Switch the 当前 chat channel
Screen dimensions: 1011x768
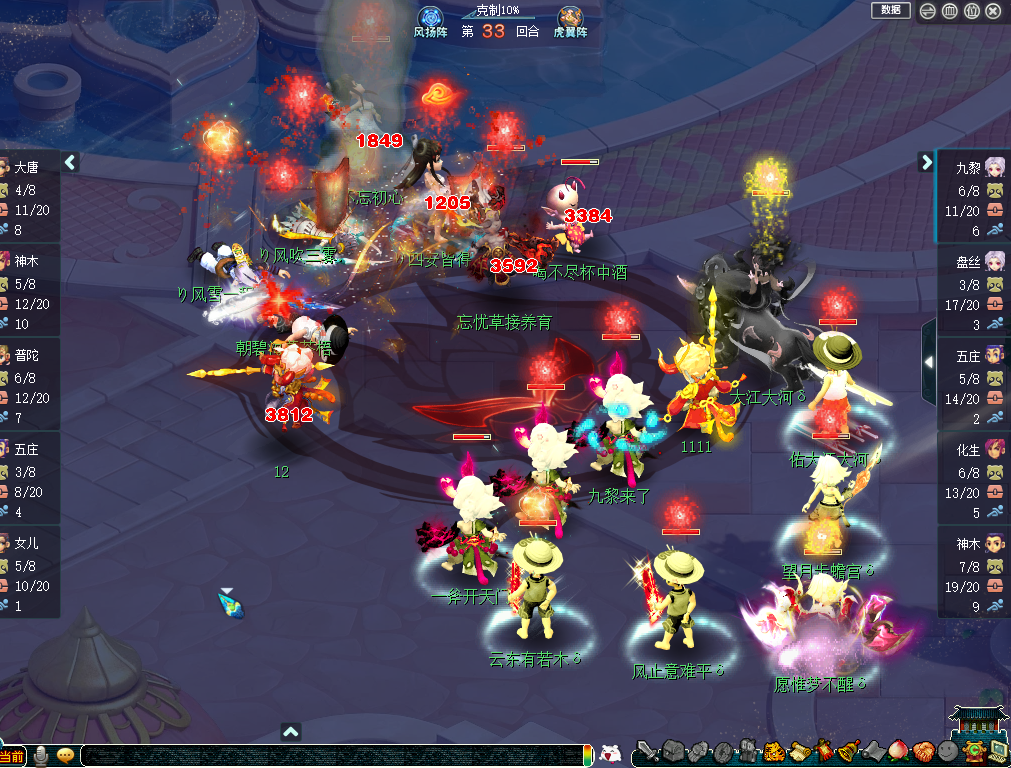point(12,756)
